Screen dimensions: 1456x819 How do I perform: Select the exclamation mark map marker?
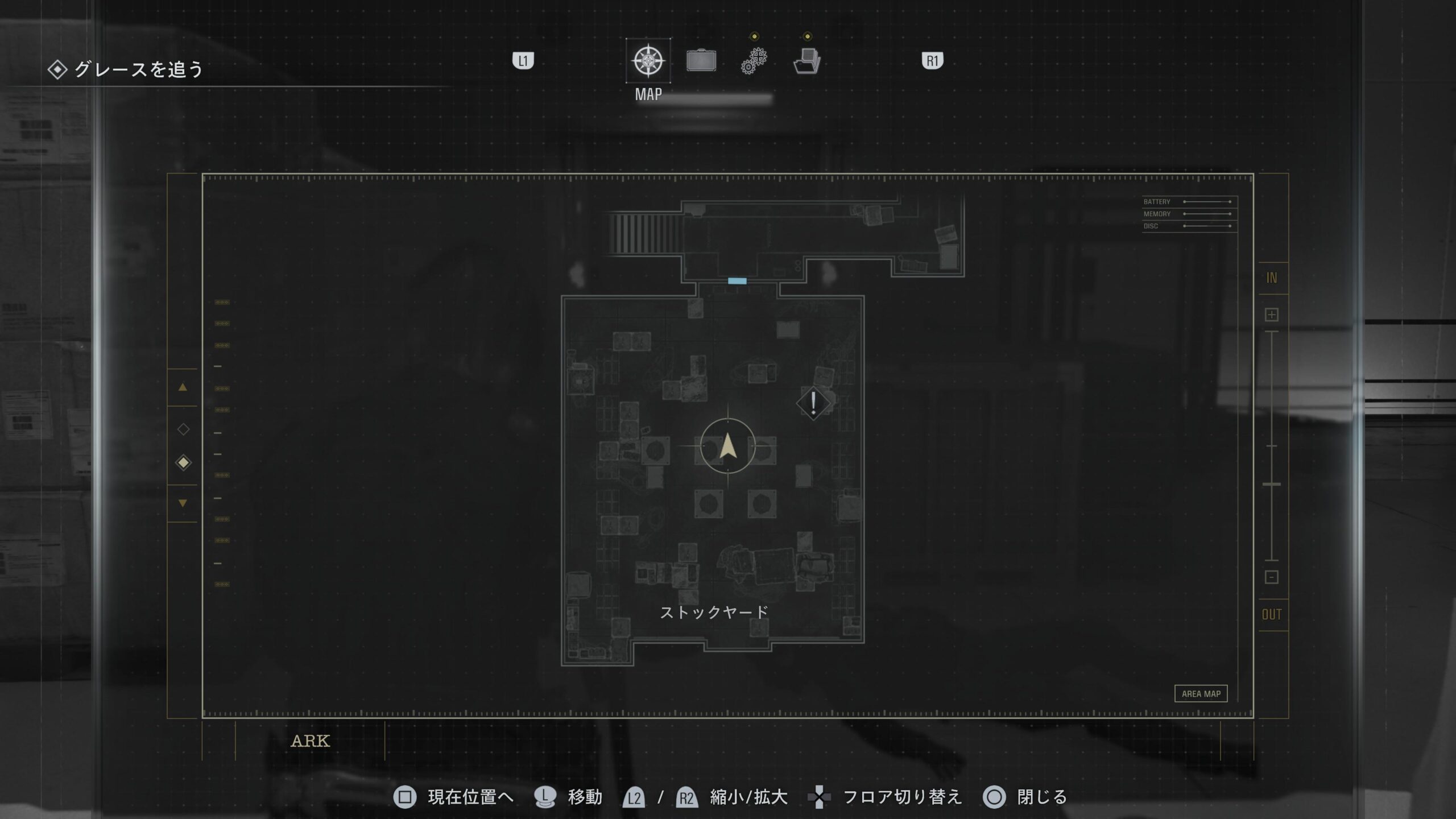pos(813,403)
